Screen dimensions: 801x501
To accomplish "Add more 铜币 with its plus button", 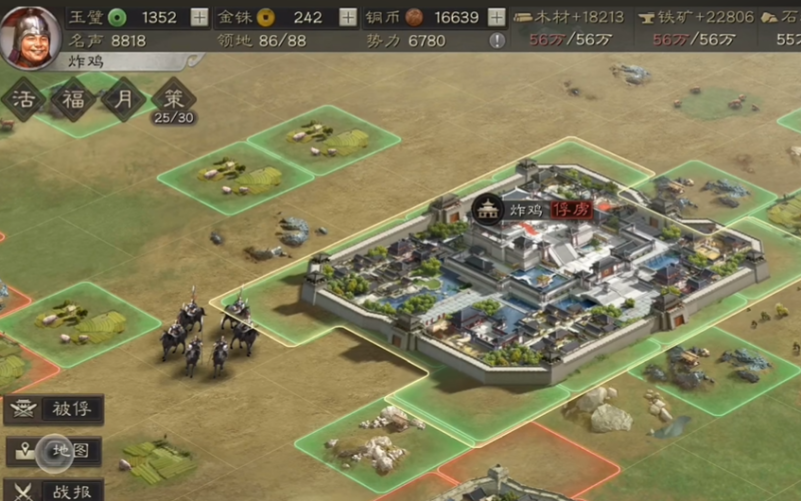I will coord(497,17).
